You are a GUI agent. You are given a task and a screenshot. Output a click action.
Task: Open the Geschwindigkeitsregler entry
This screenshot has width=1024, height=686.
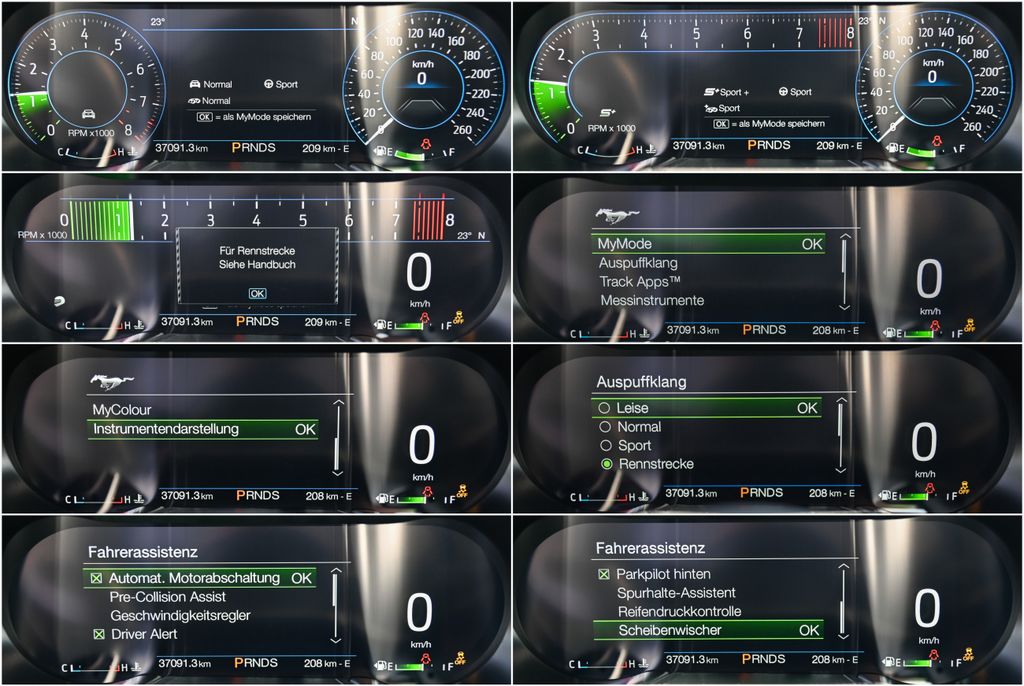[180, 615]
